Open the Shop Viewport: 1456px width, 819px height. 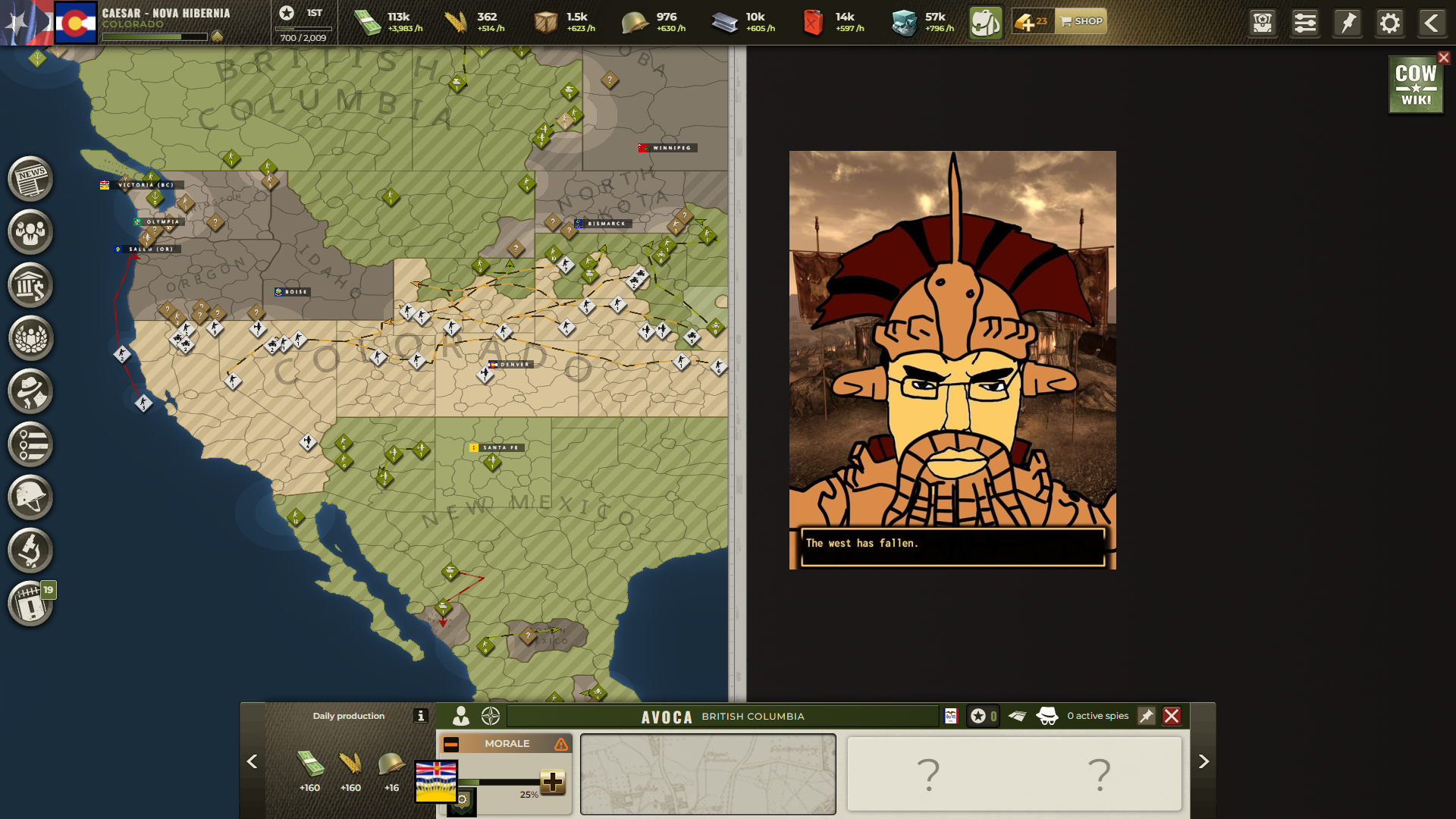(1081, 21)
